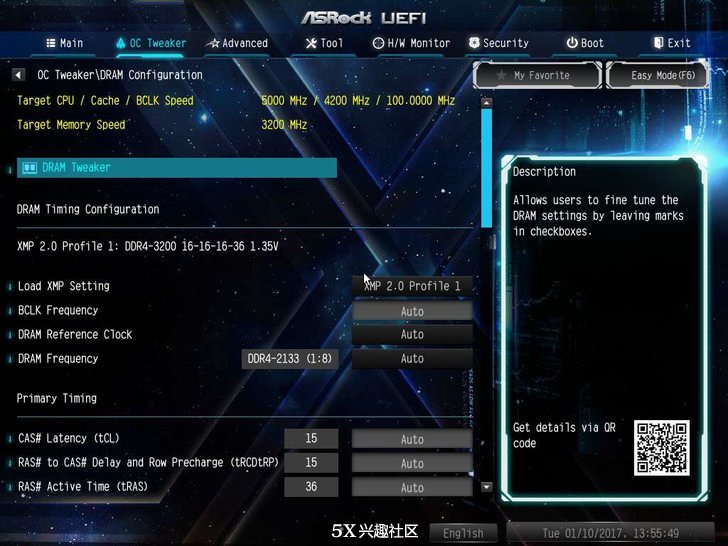Image resolution: width=728 pixels, height=546 pixels.
Task: Open the Advanced tab
Action: pos(237,43)
